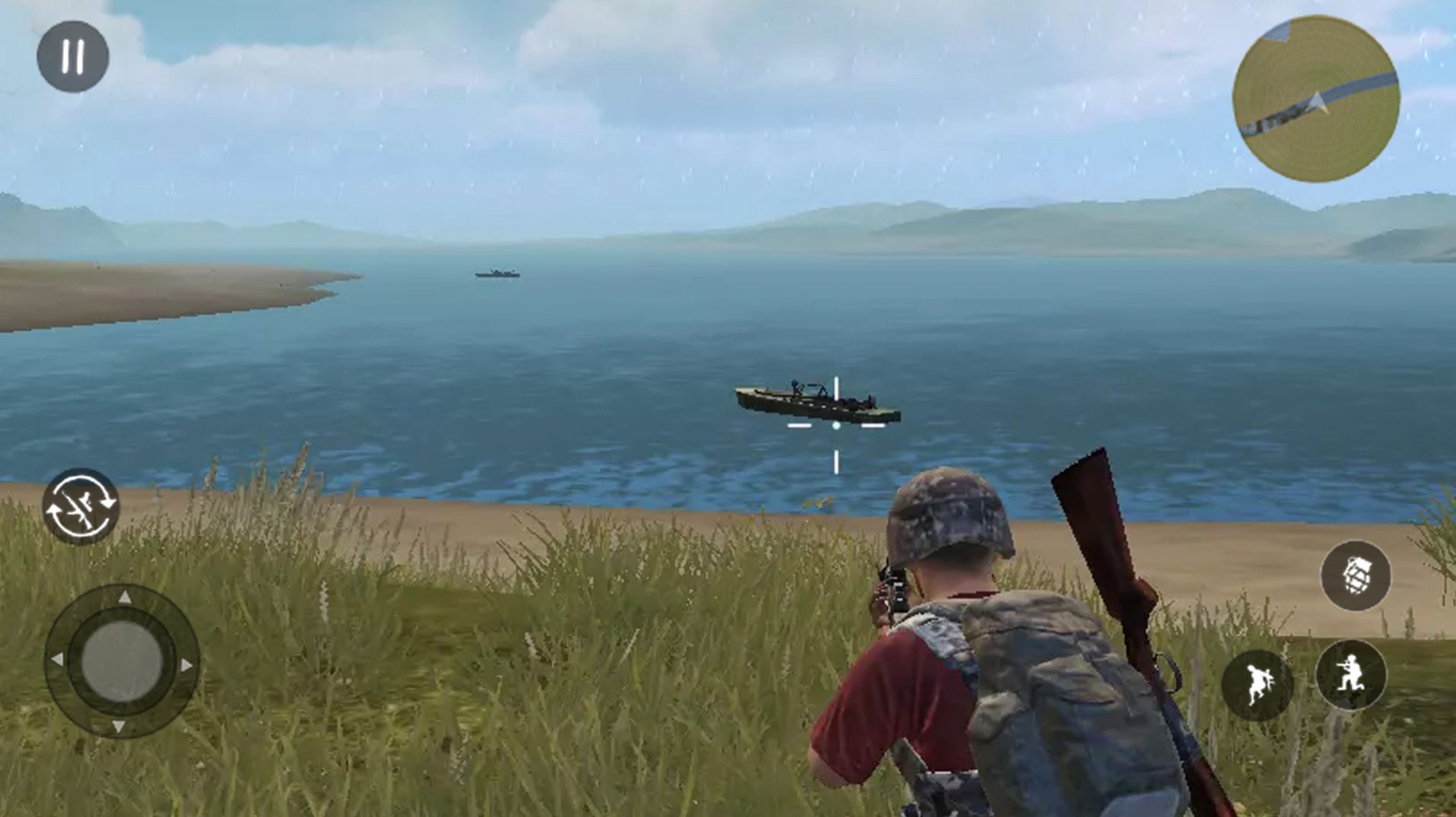The height and width of the screenshot is (817, 1456).
Task: Open the circular minimap
Action: [1315, 99]
